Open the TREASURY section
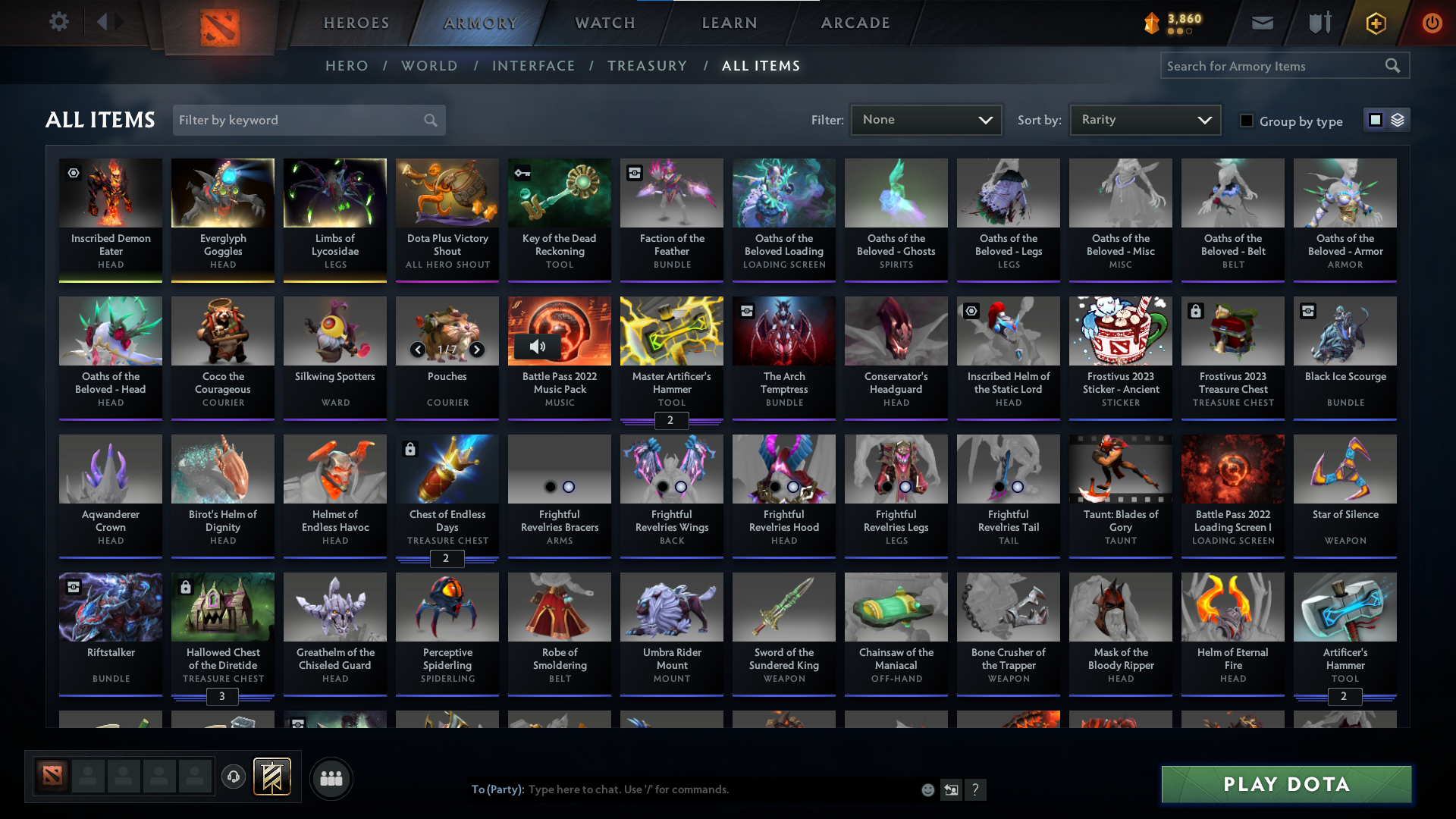Viewport: 1456px width, 819px height. coord(647,66)
